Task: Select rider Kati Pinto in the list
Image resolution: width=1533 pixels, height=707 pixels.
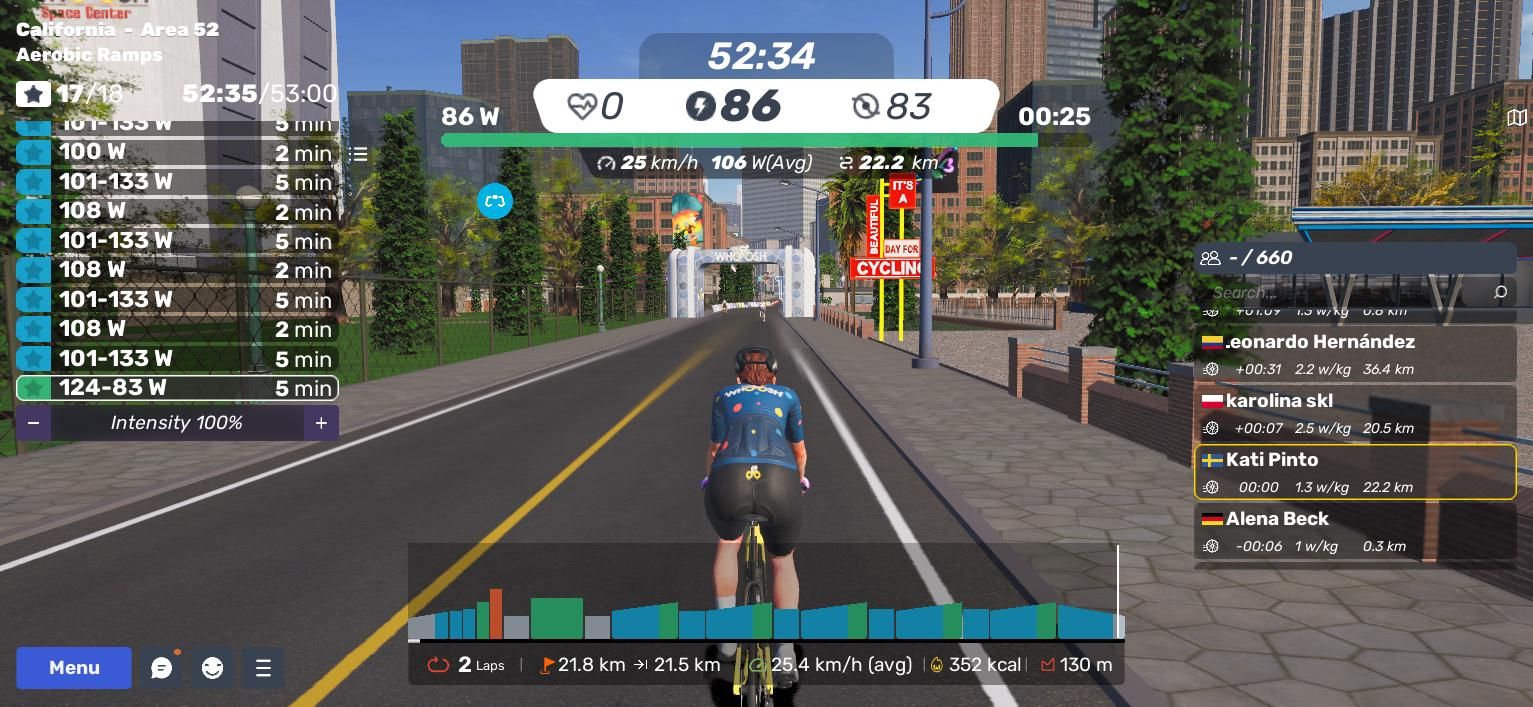Action: pyautogui.click(x=1355, y=472)
